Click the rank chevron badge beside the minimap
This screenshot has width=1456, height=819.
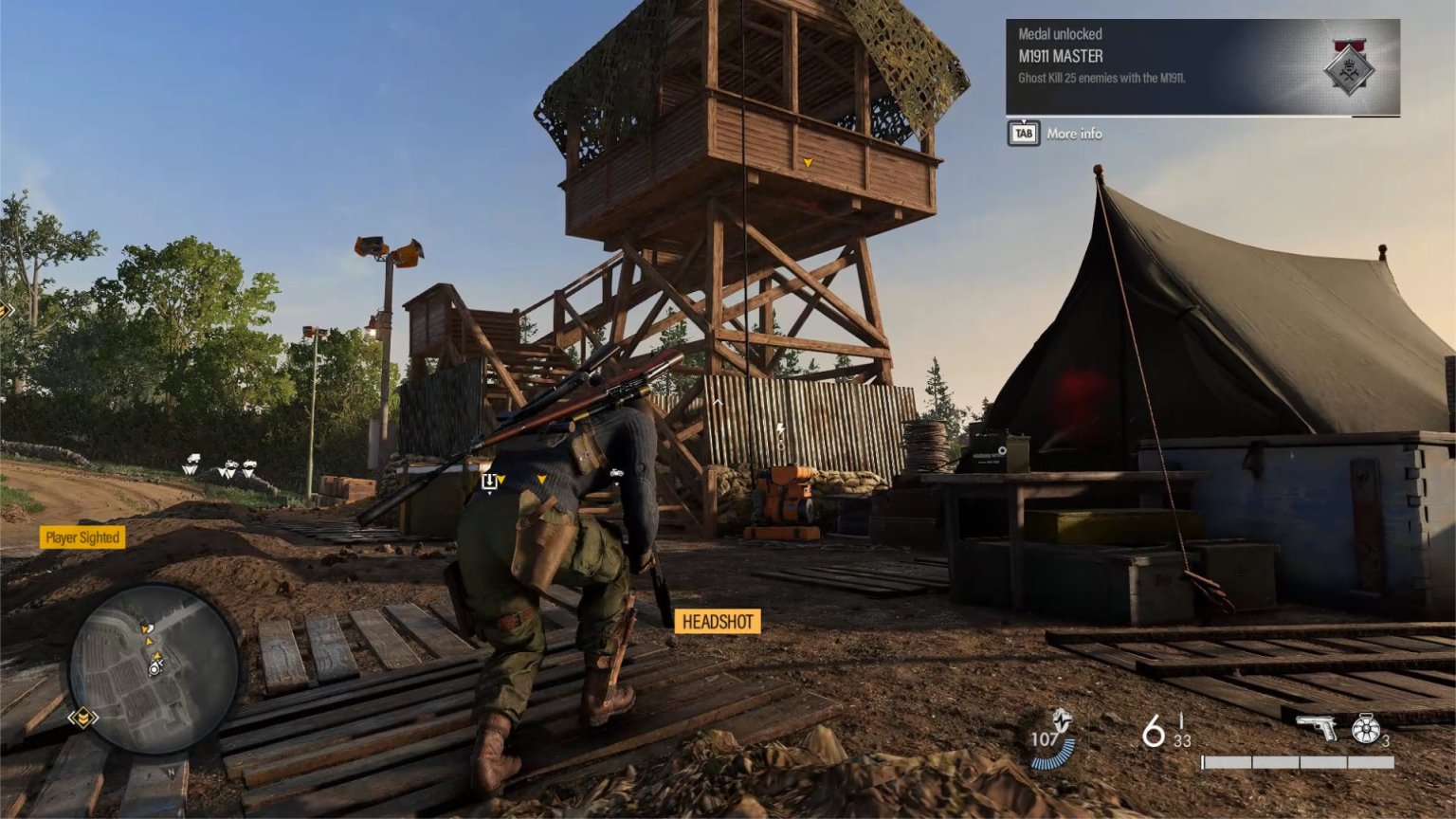(83, 717)
